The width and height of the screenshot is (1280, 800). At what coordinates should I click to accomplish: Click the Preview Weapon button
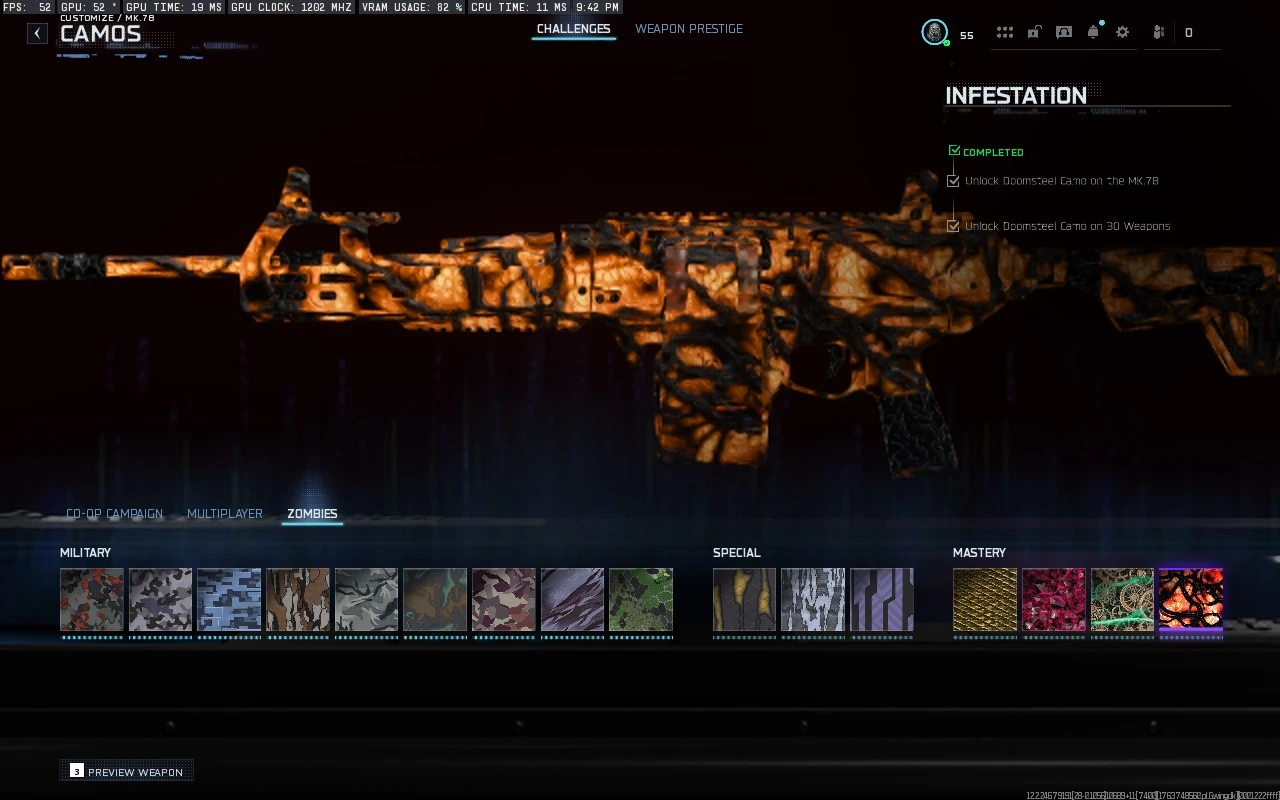tap(126, 771)
